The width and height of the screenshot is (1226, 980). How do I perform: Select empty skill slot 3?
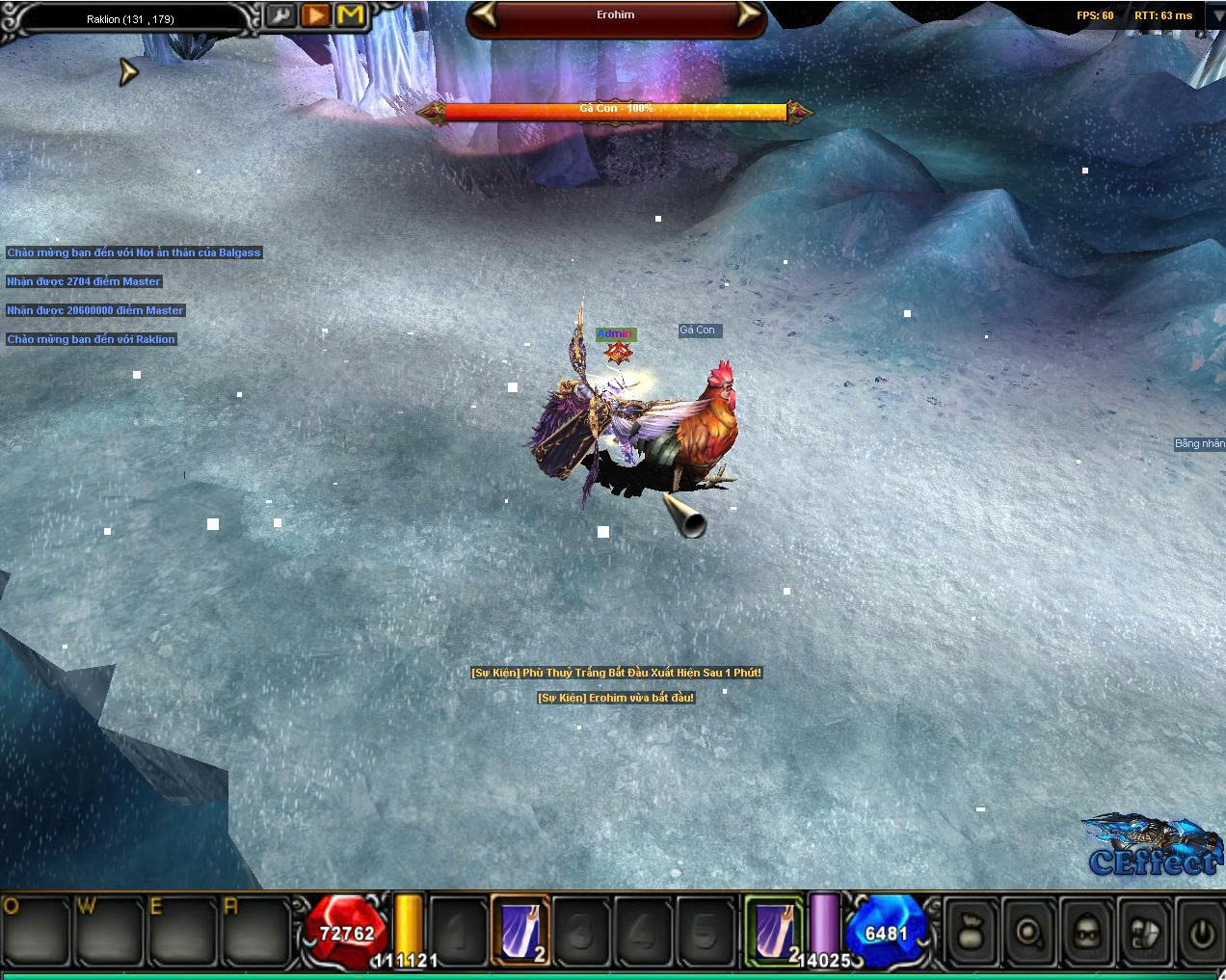pos(582,931)
